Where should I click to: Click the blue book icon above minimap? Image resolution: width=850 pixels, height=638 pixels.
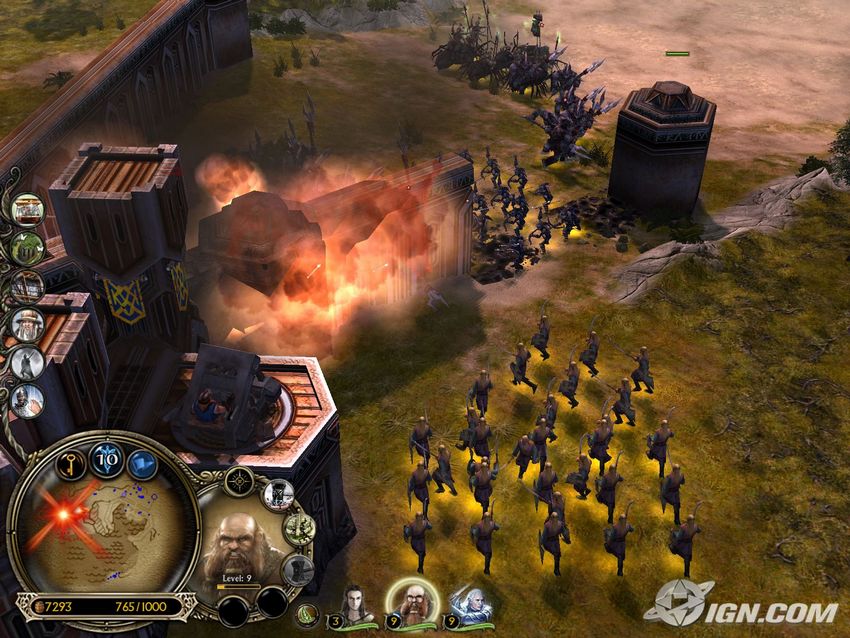pos(145,464)
